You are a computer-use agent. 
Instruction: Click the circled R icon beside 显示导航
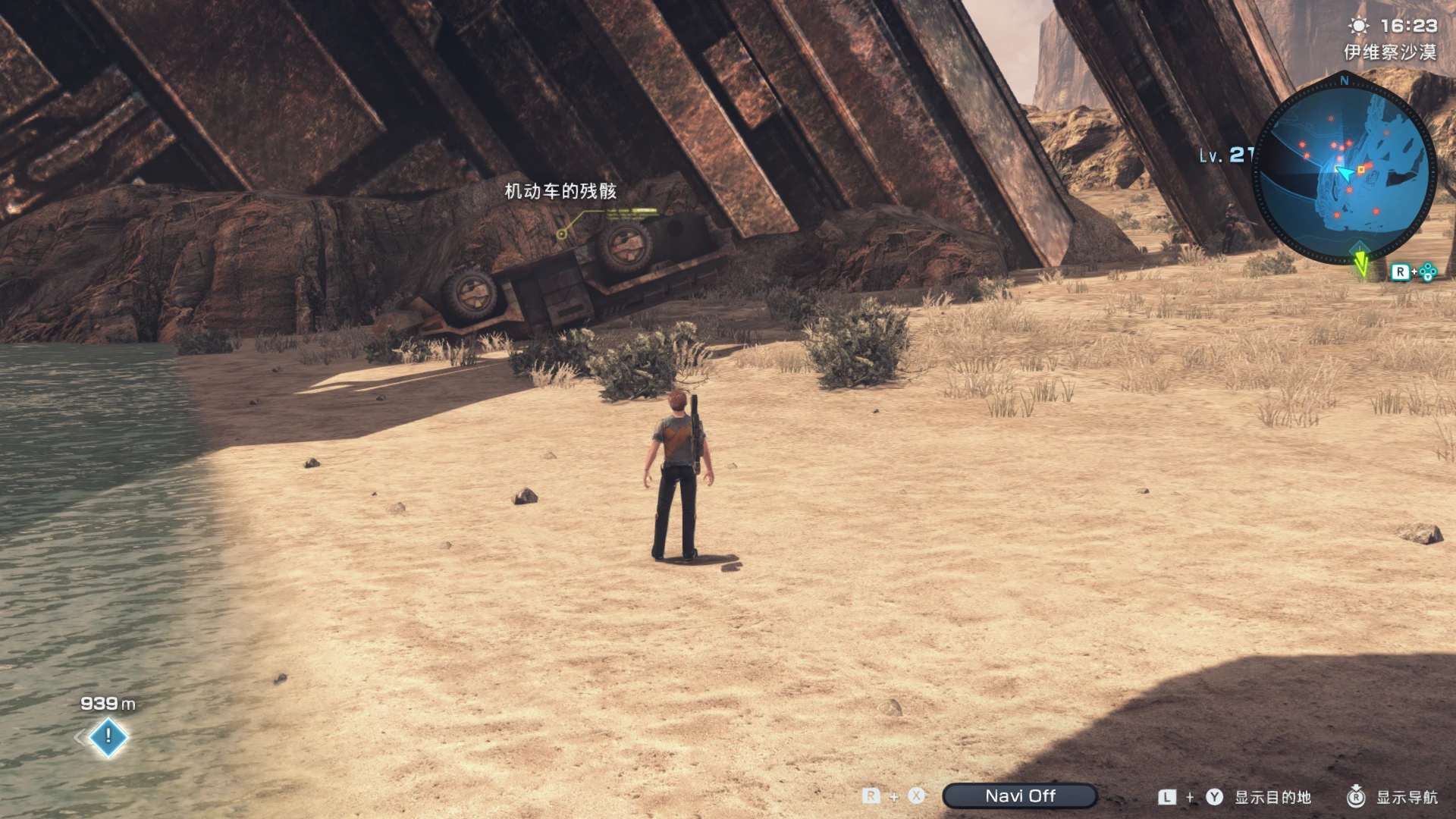1356,797
